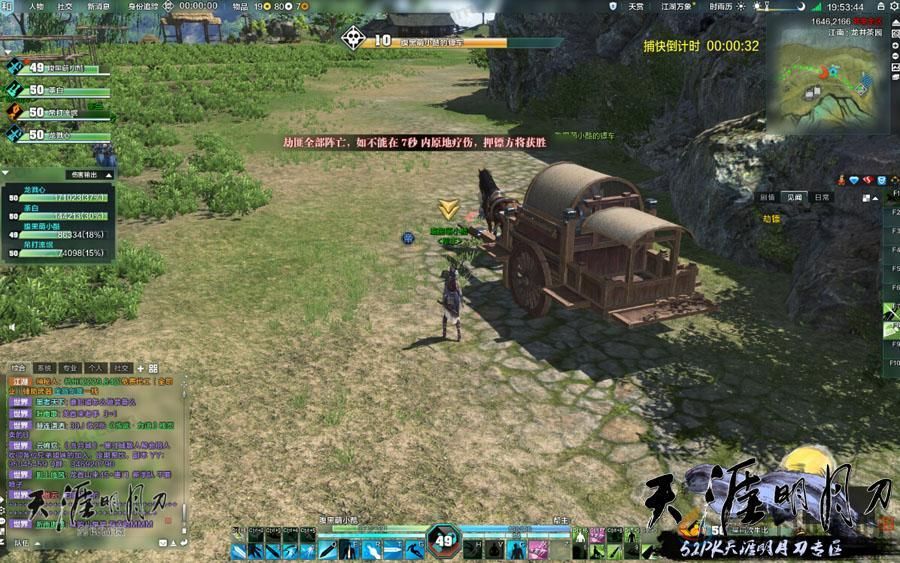Screen dimensions: 900x563
Task: Open the 社交 social menu
Action: click(65, 6)
